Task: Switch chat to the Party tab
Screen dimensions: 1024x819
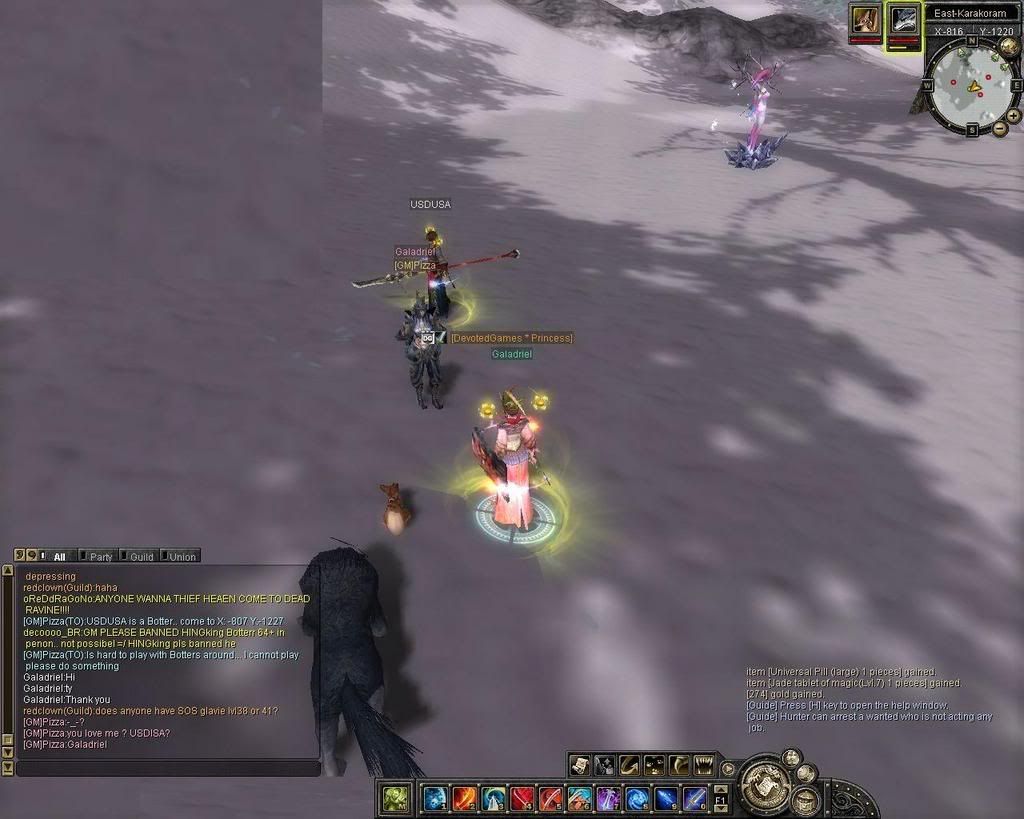Action: [x=100, y=556]
